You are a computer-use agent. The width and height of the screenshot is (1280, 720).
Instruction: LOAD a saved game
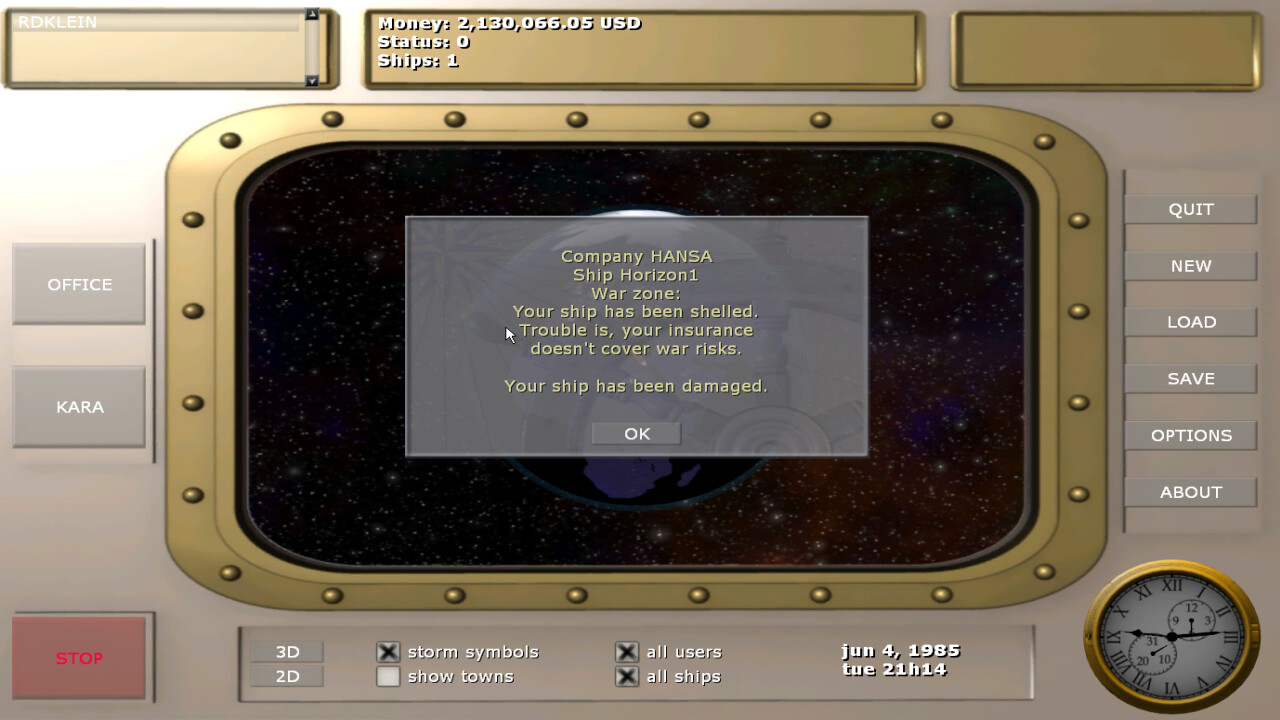pyautogui.click(x=1190, y=321)
